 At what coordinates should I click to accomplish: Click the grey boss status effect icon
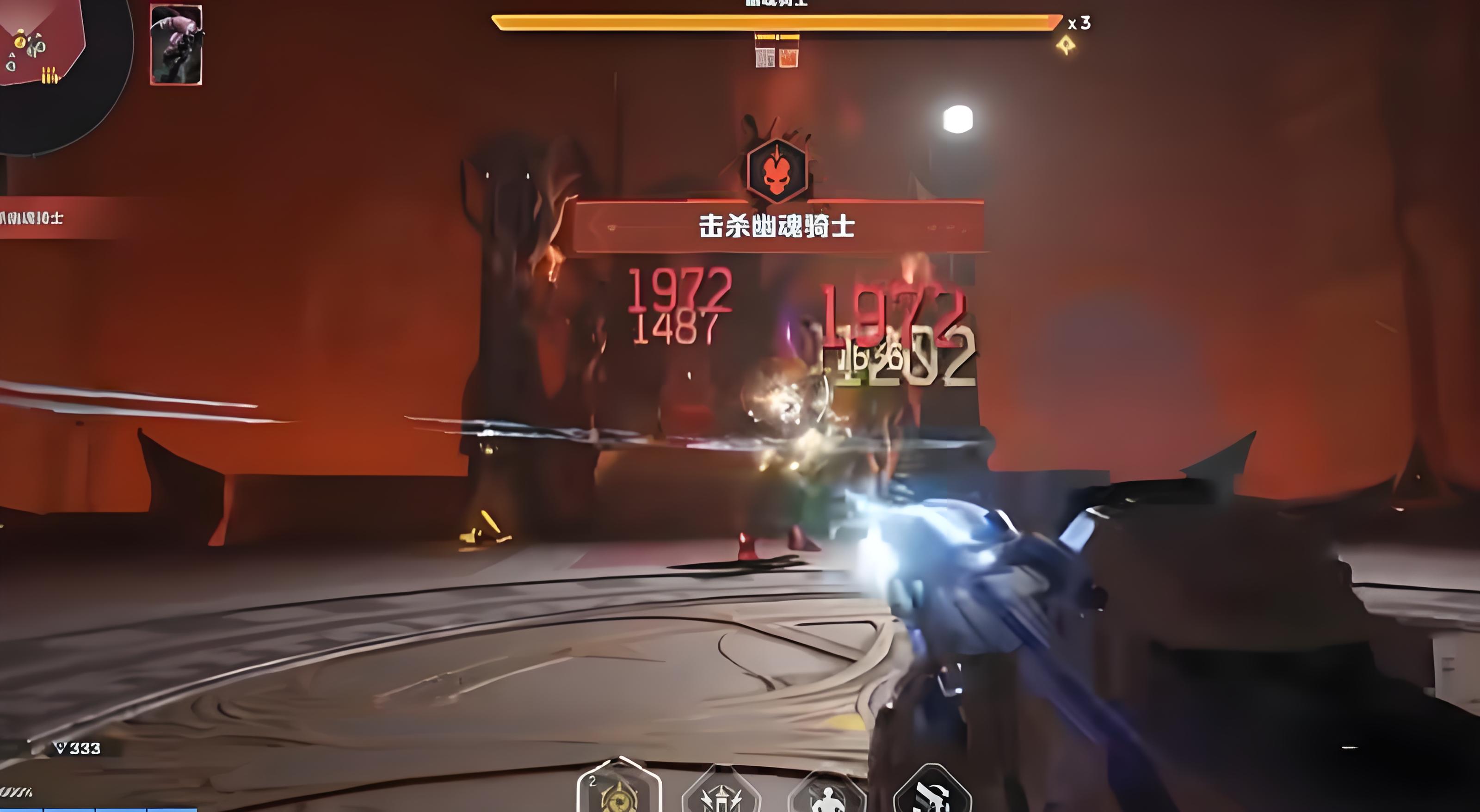pos(765,57)
